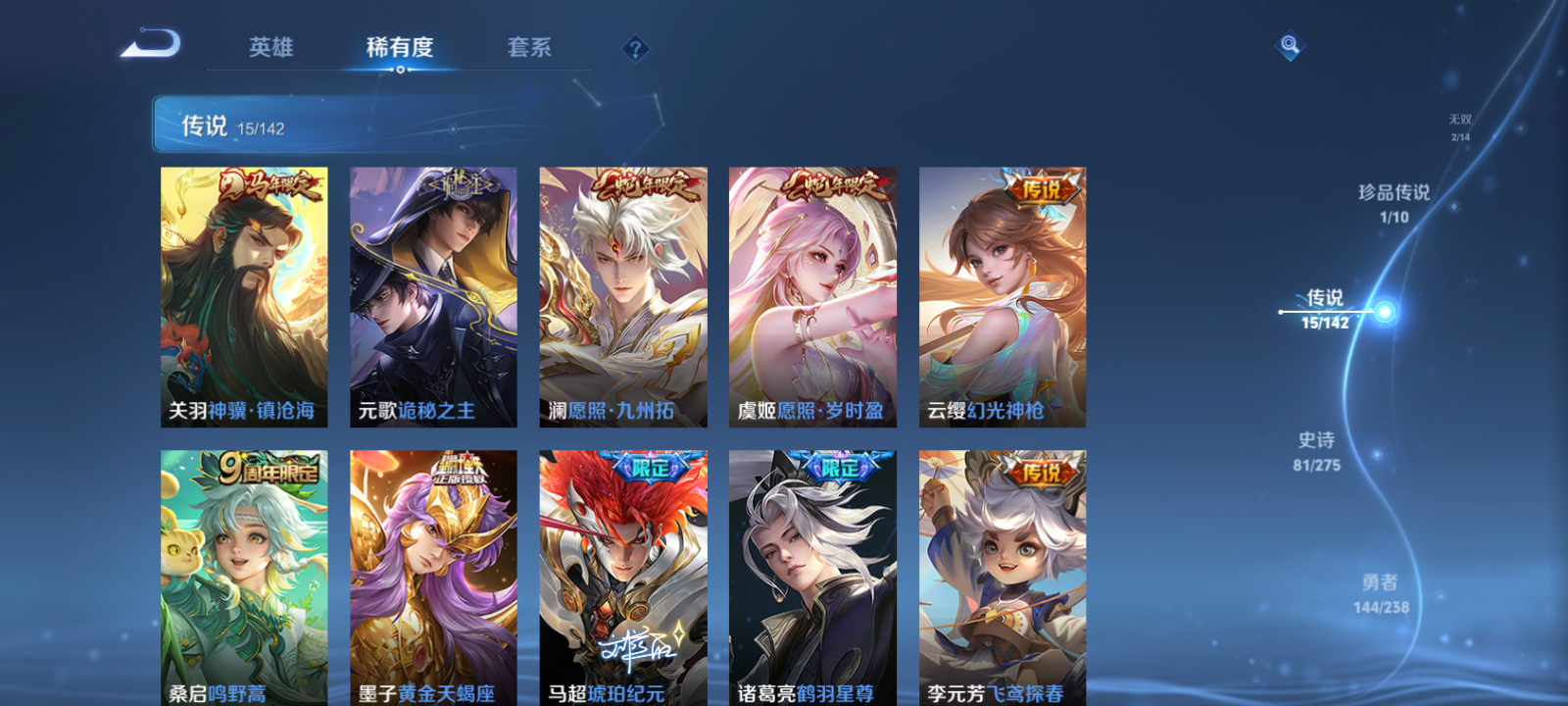Click the game logo icon top-left
The height and width of the screenshot is (706, 1568).
point(149,43)
